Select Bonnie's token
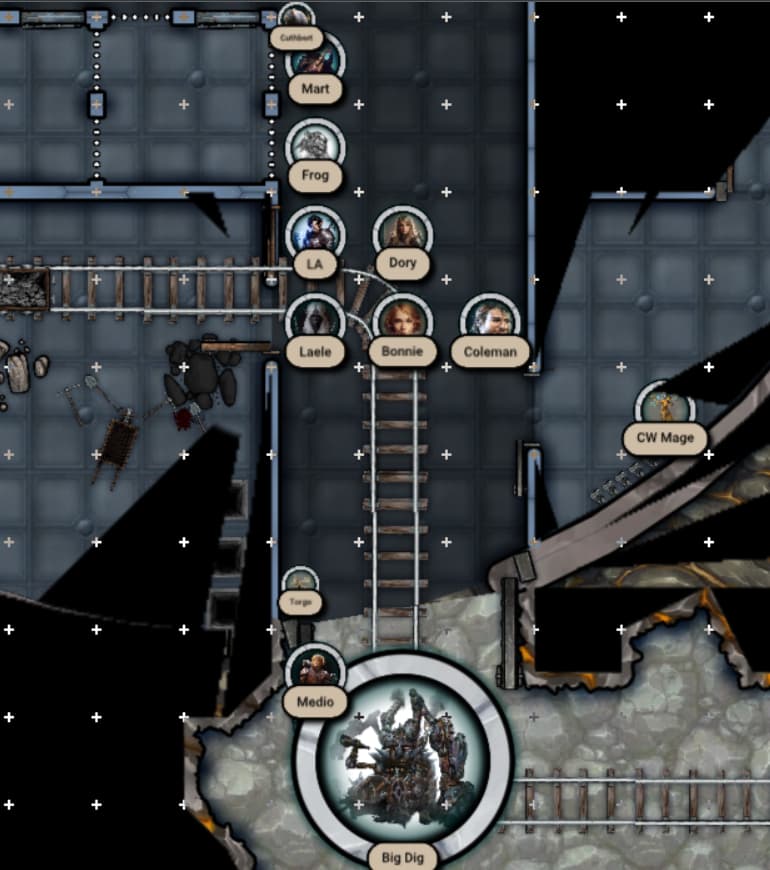Viewport: 770px width, 870px height. click(x=403, y=321)
